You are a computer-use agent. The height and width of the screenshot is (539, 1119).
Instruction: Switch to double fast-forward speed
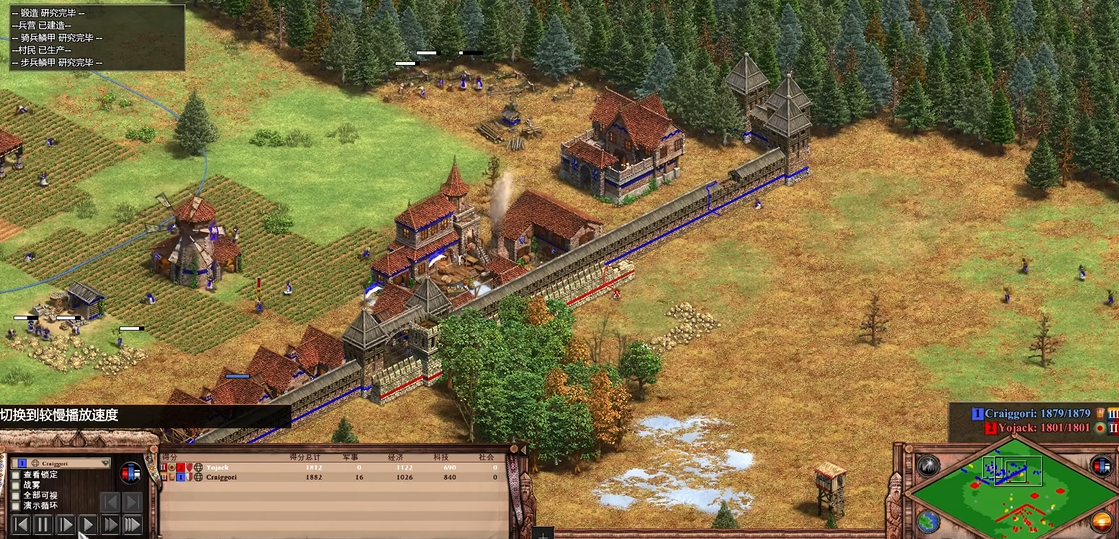[x=110, y=524]
